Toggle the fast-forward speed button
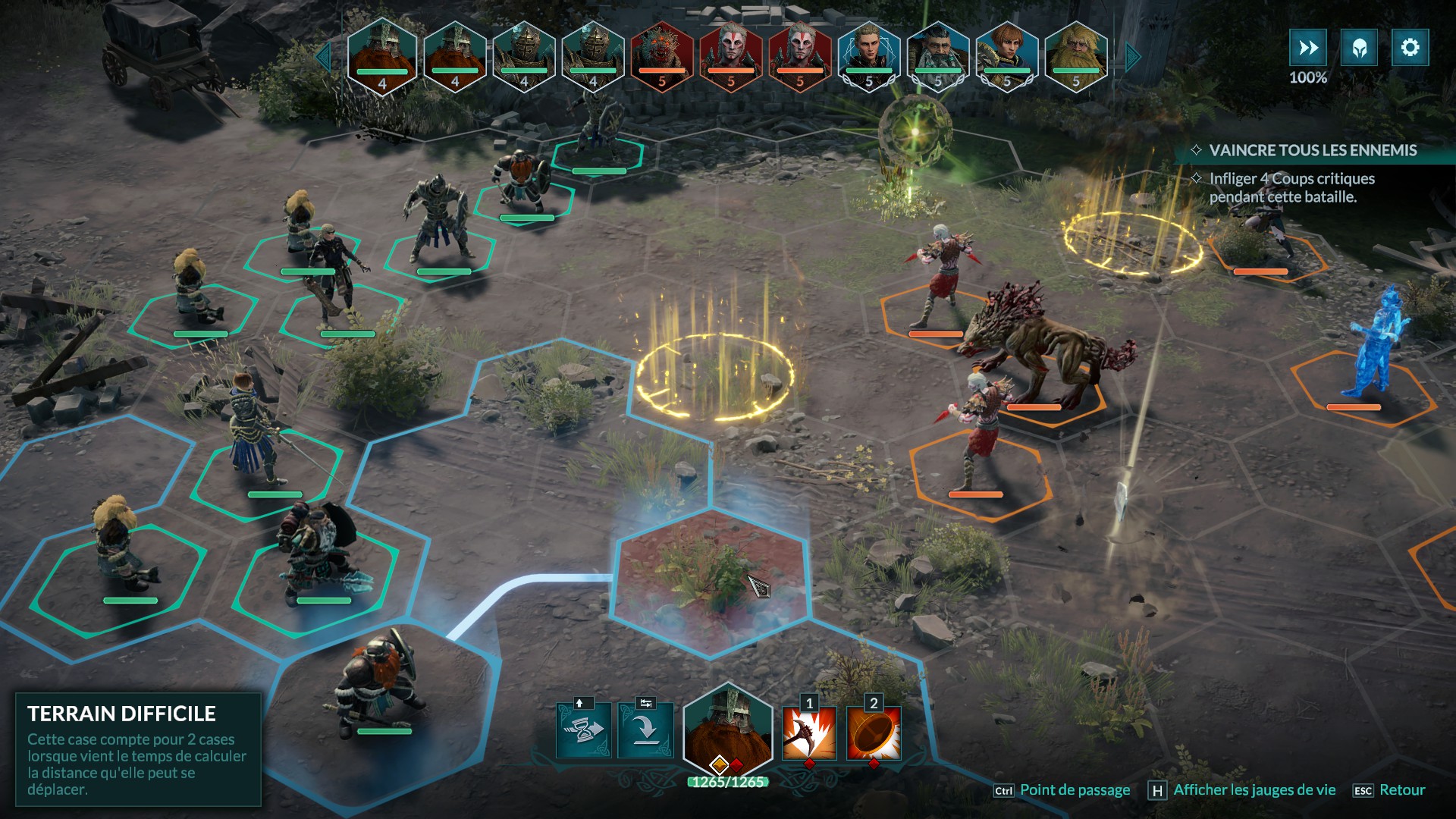The width and height of the screenshot is (1456, 819). click(1308, 48)
